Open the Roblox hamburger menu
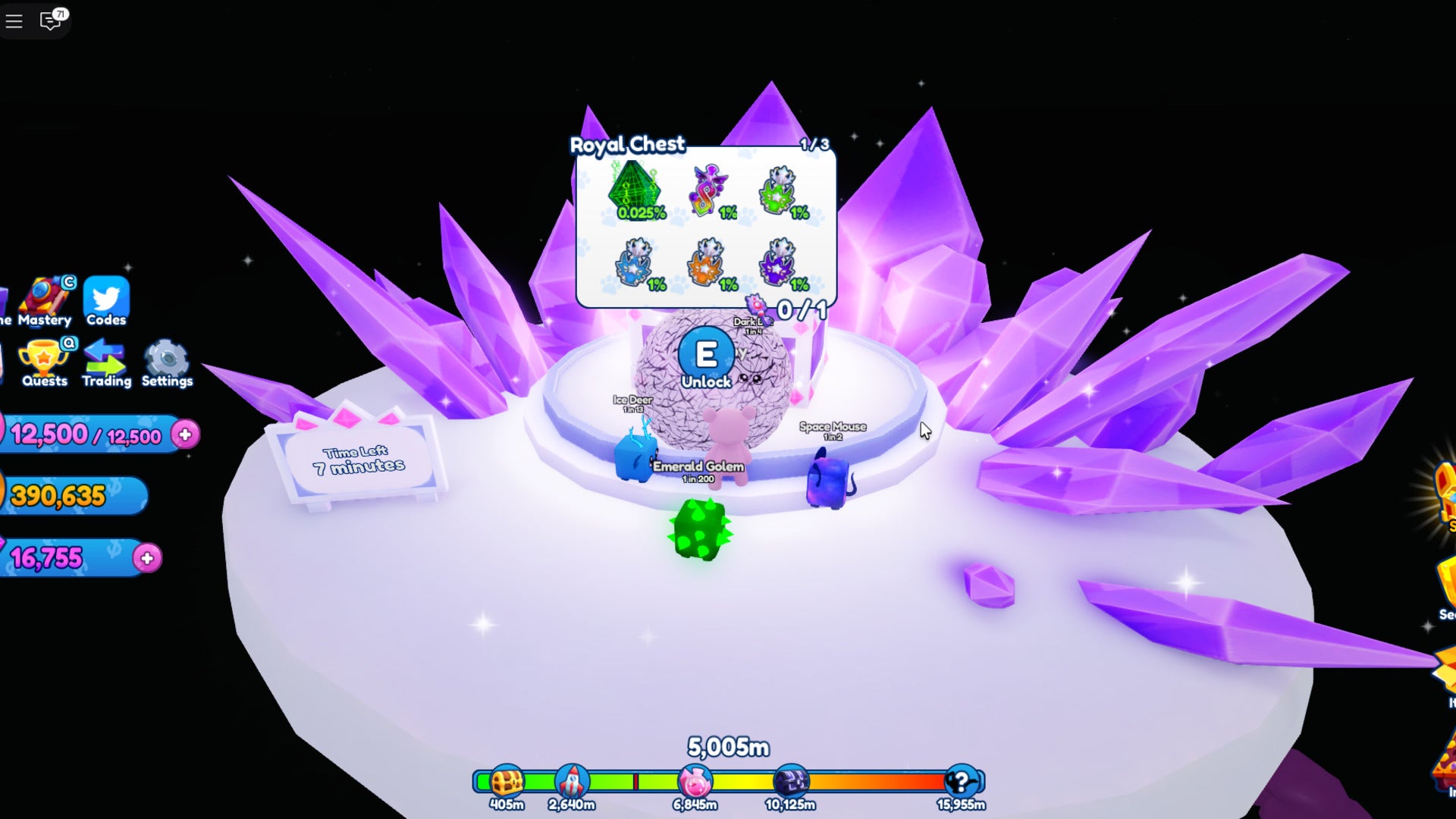Viewport: 1456px width, 819px height. [x=14, y=20]
